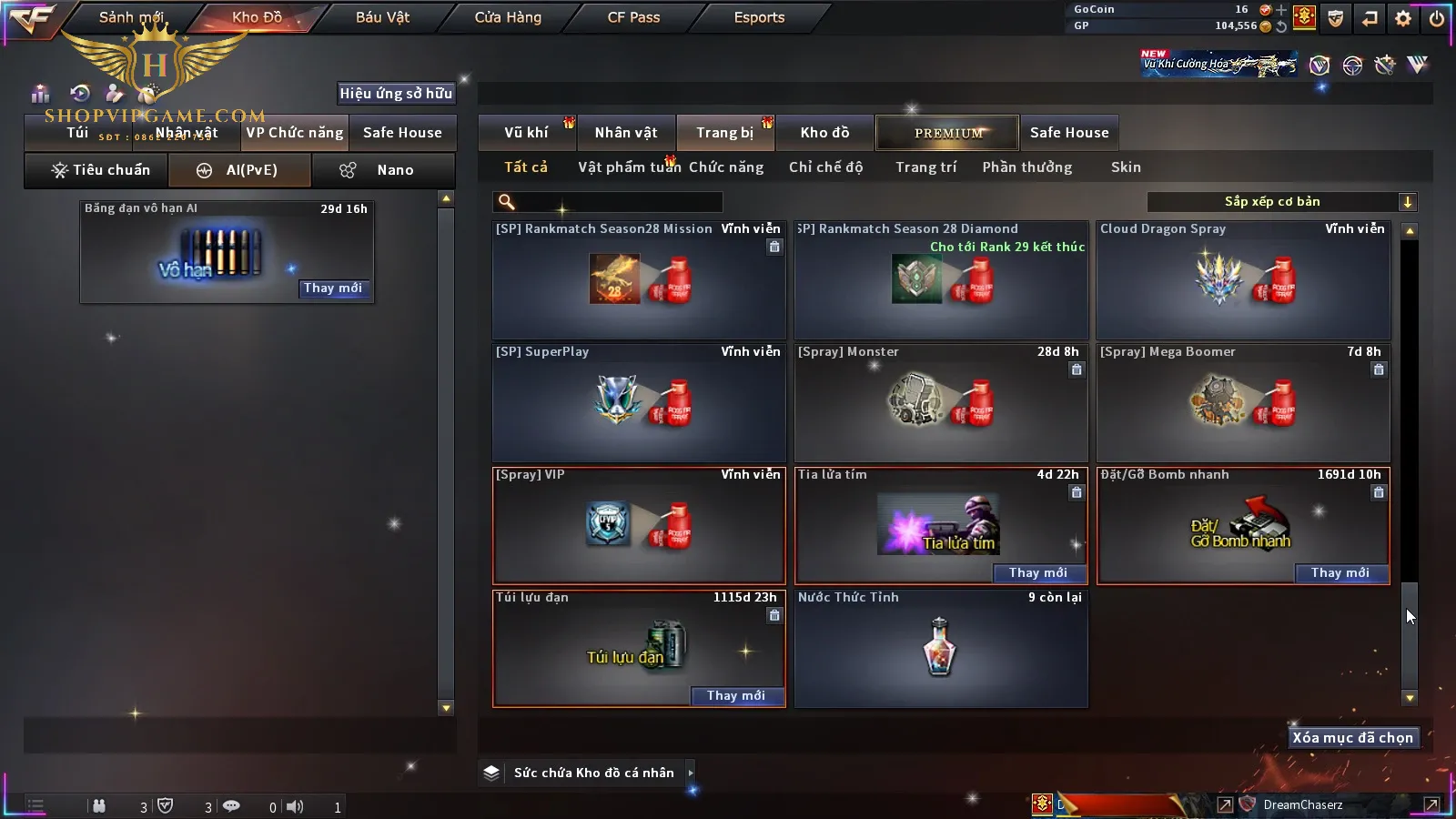Open settings with the gear icon
The width and height of the screenshot is (1456, 819).
[1403, 17]
